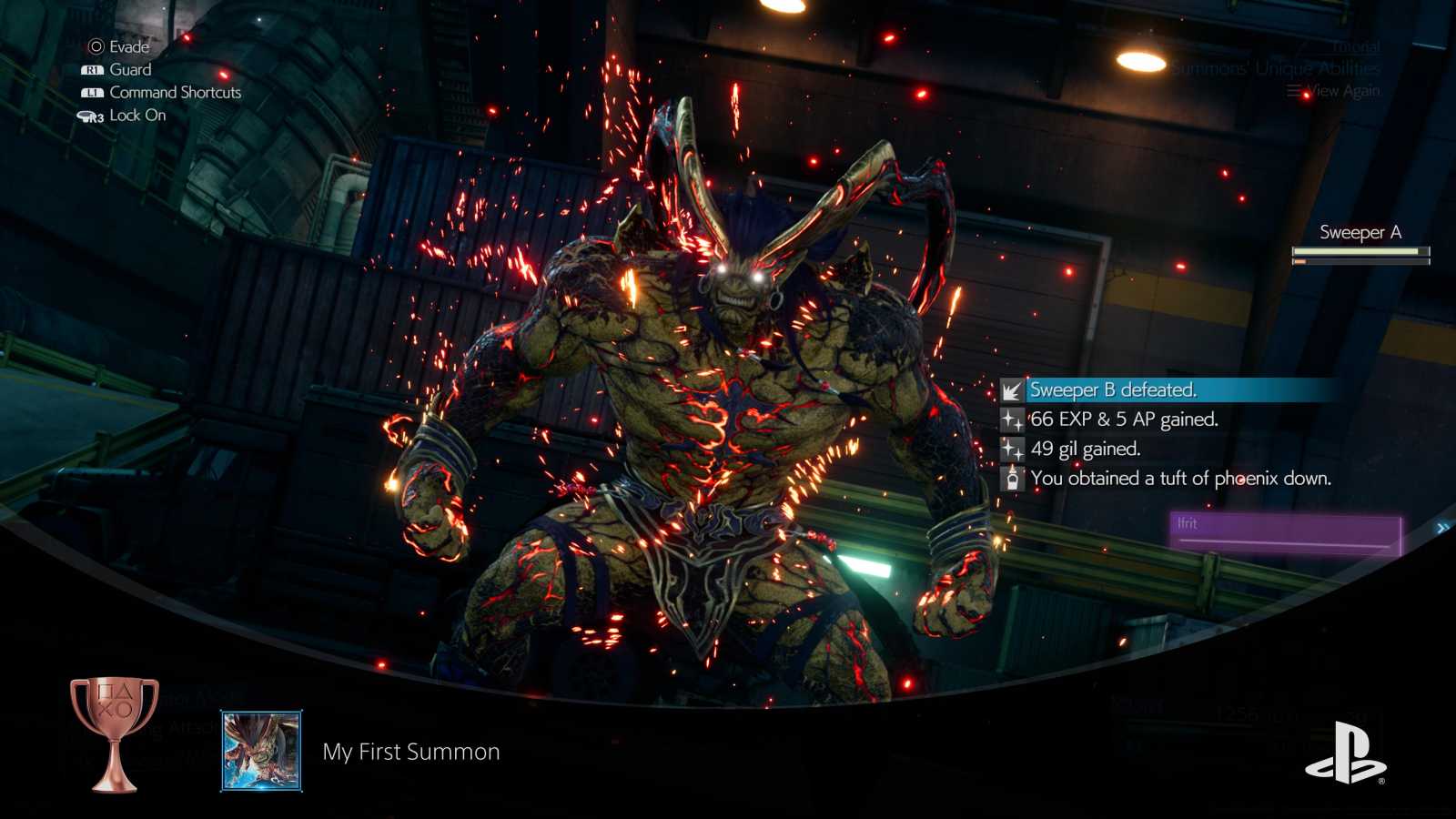
Task: Click the View Again tutorial option
Action: [x=1334, y=91]
